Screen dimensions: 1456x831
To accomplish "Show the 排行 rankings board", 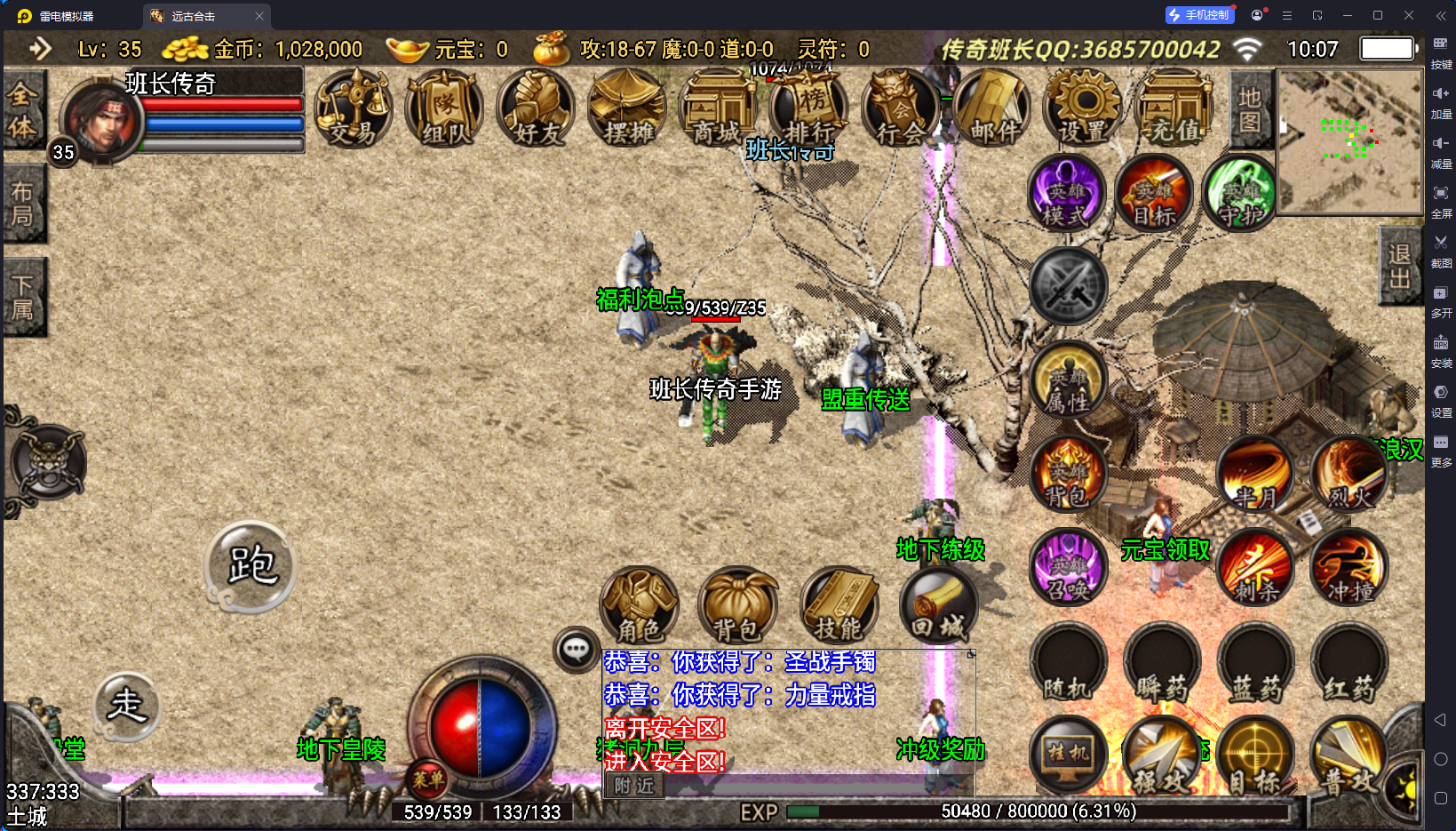I will point(809,110).
